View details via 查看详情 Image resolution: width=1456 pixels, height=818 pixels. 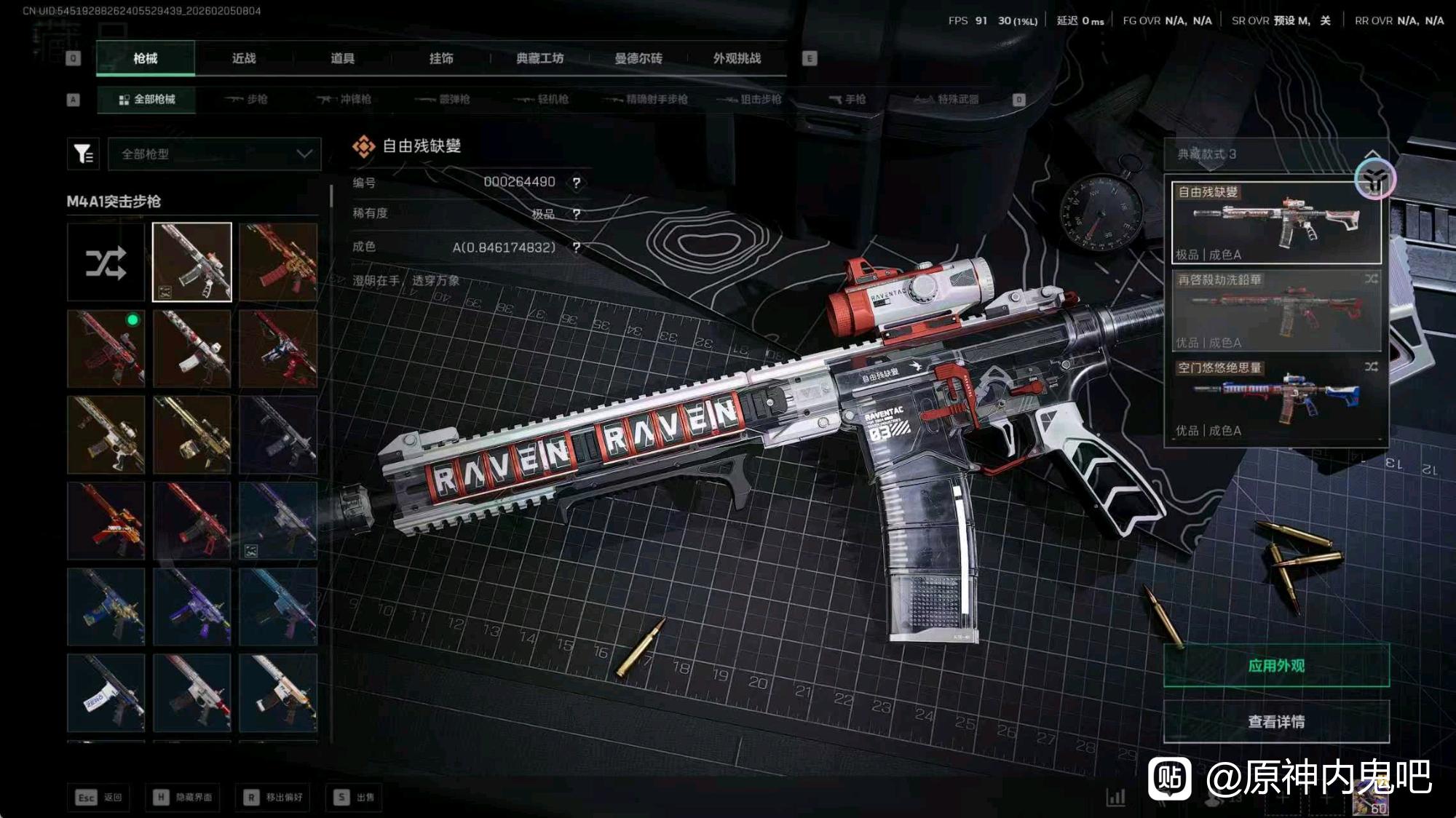(x=1275, y=721)
